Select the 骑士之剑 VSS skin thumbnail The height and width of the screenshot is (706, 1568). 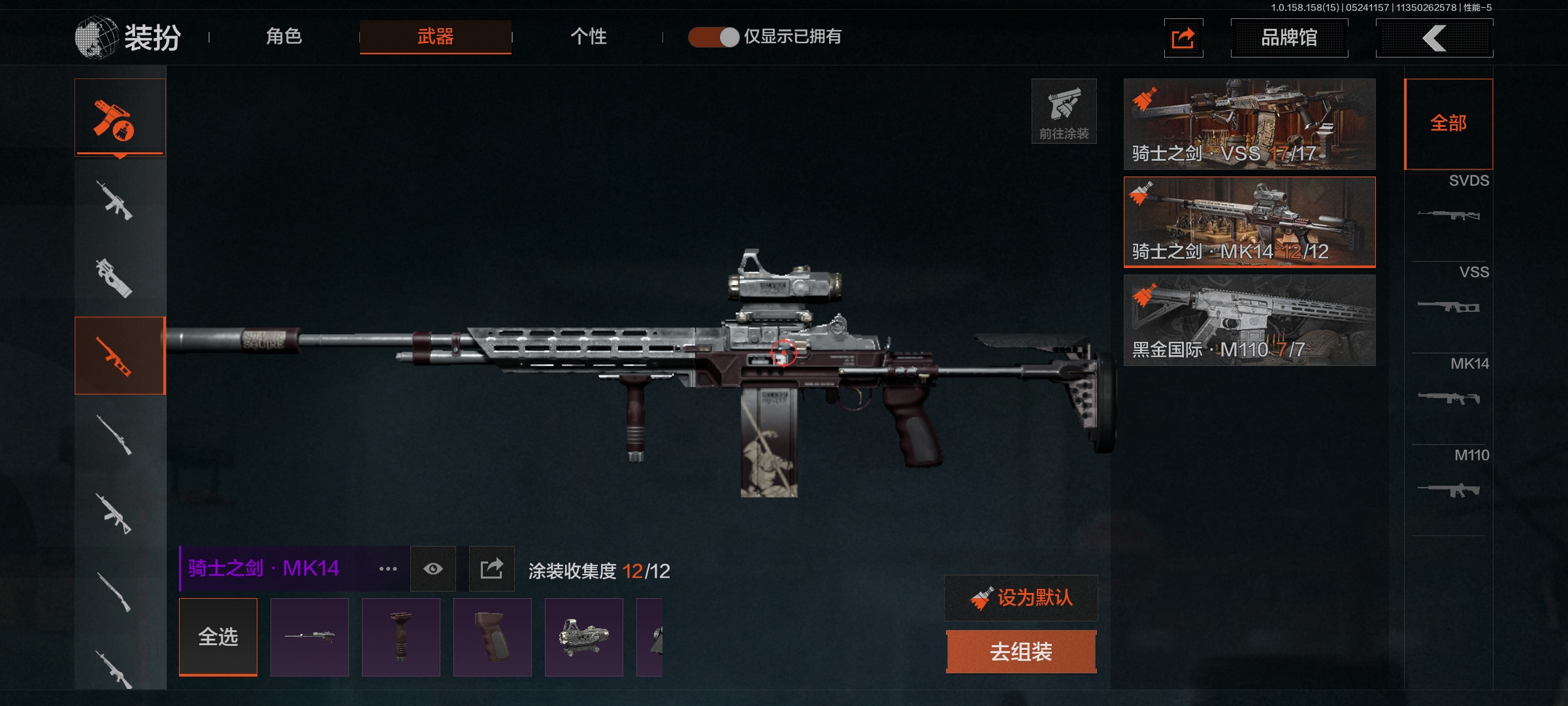click(1249, 124)
